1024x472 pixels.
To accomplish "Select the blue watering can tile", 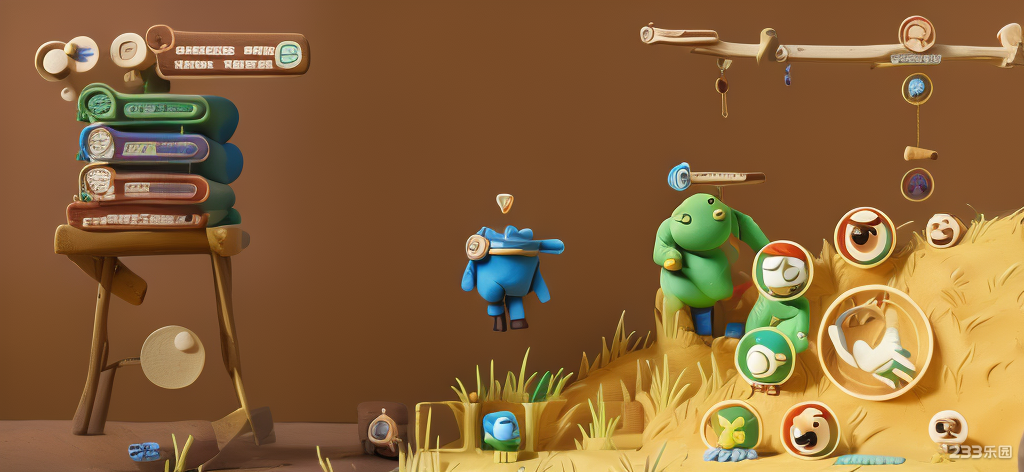I will [500, 427].
